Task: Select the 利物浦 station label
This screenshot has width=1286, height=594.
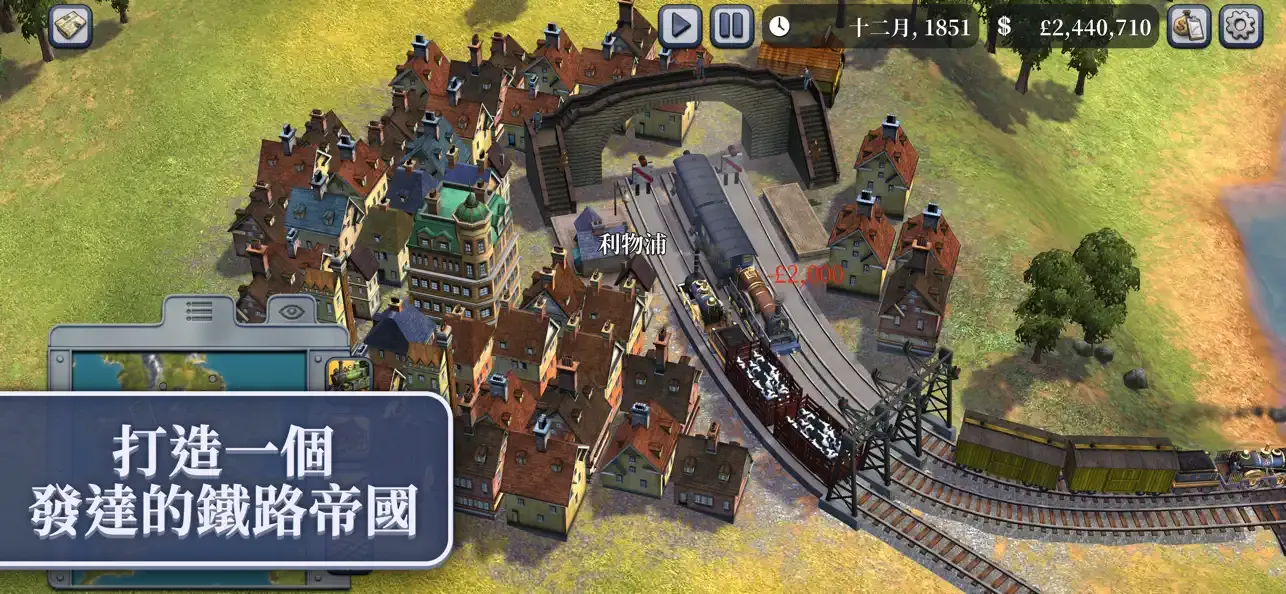Action: pos(632,241)
